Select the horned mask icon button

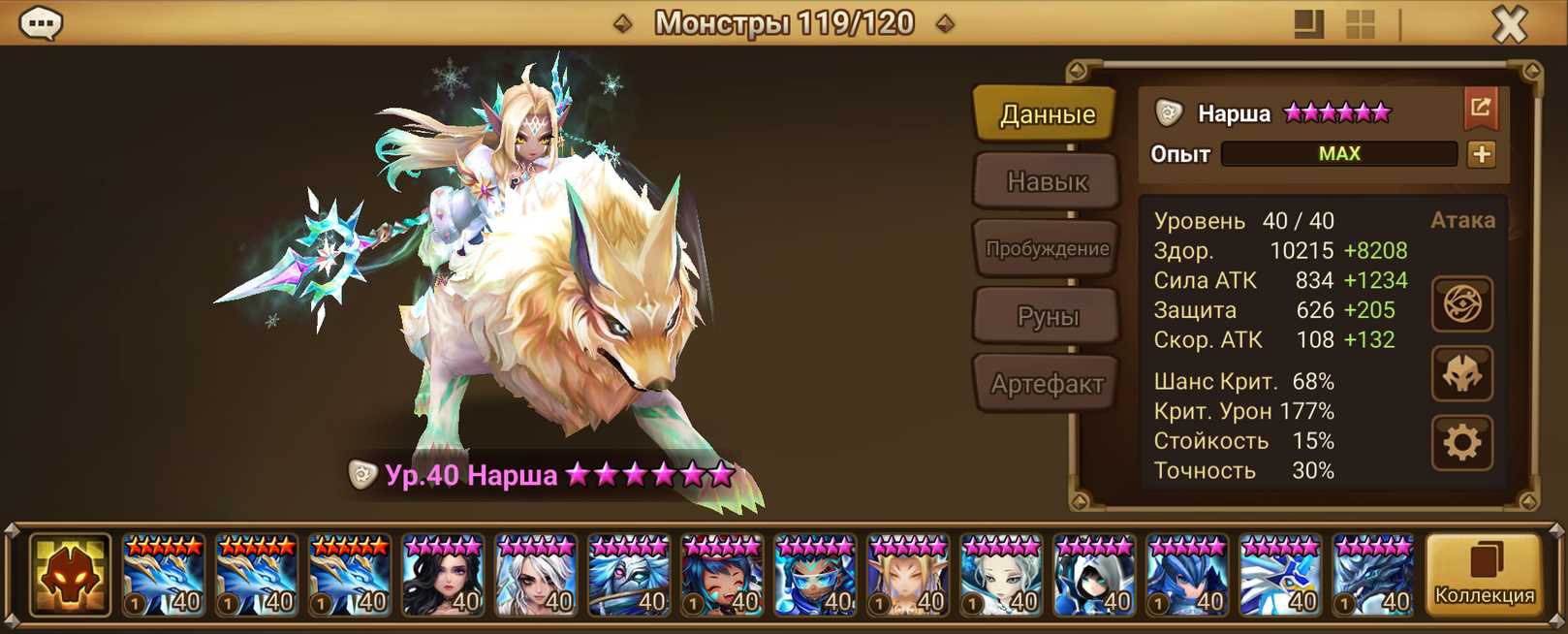(1461, 374)
